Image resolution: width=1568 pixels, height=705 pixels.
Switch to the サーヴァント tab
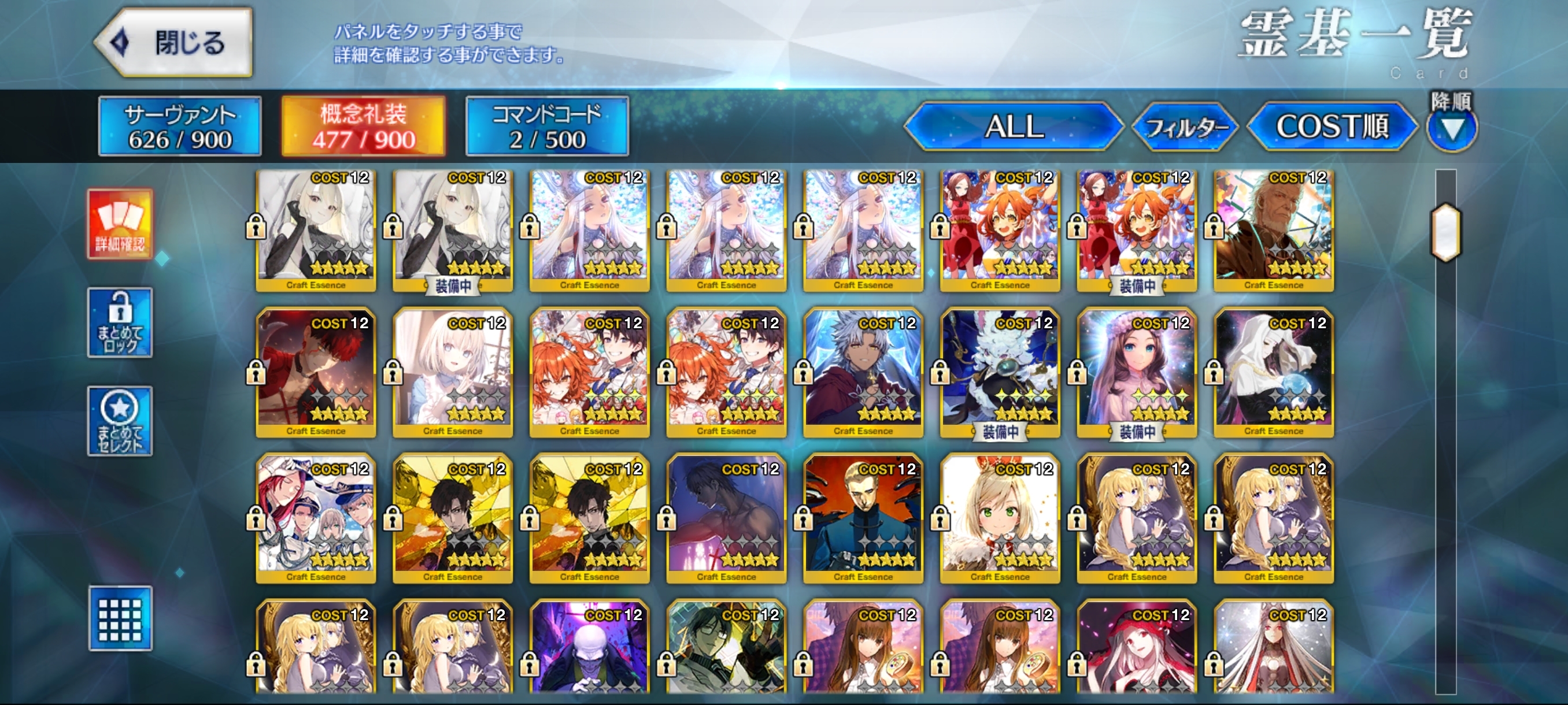pyautogui.click(x=180, y=127)
